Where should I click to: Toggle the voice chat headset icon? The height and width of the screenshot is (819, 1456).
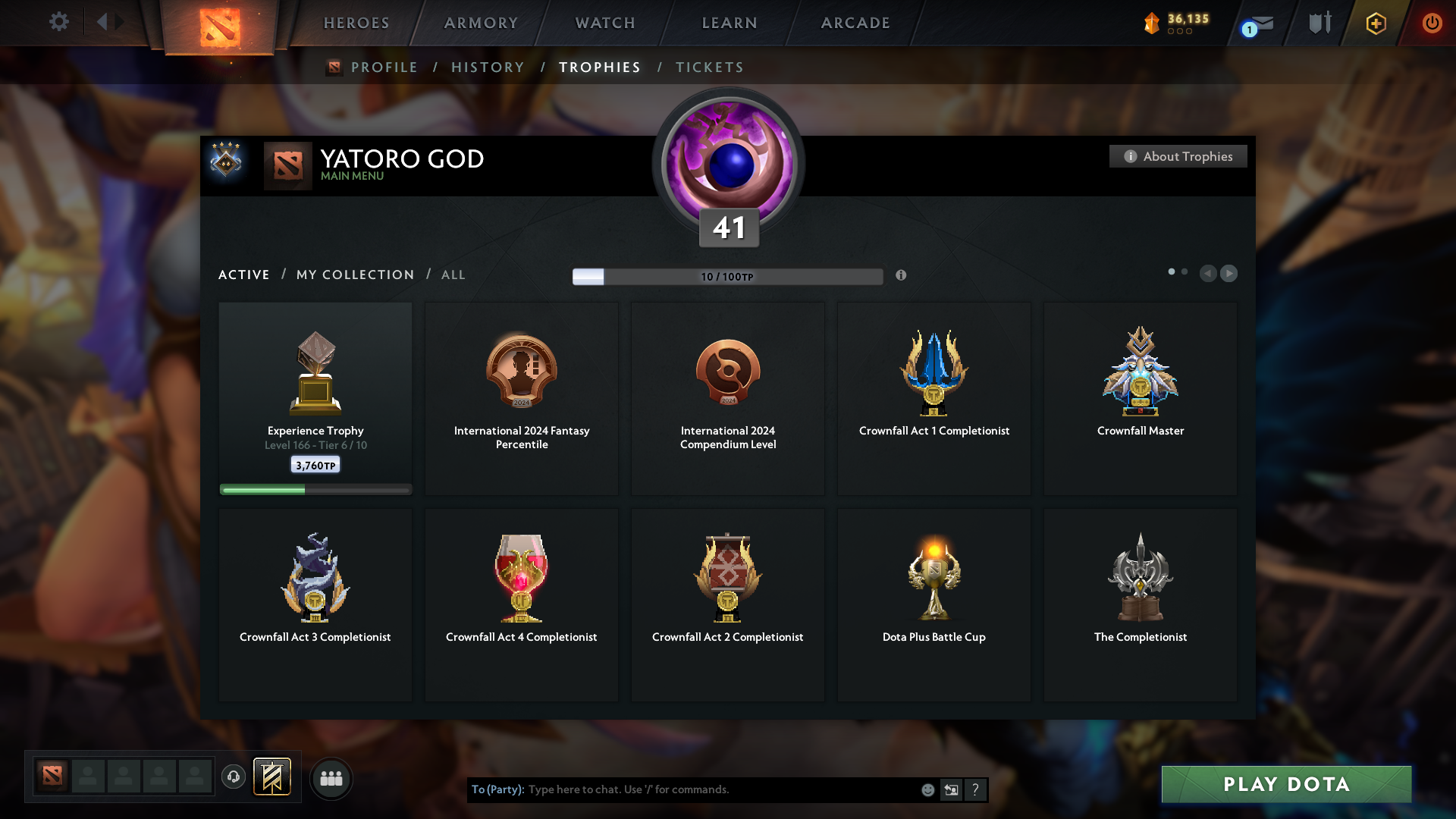coord(233,777)
